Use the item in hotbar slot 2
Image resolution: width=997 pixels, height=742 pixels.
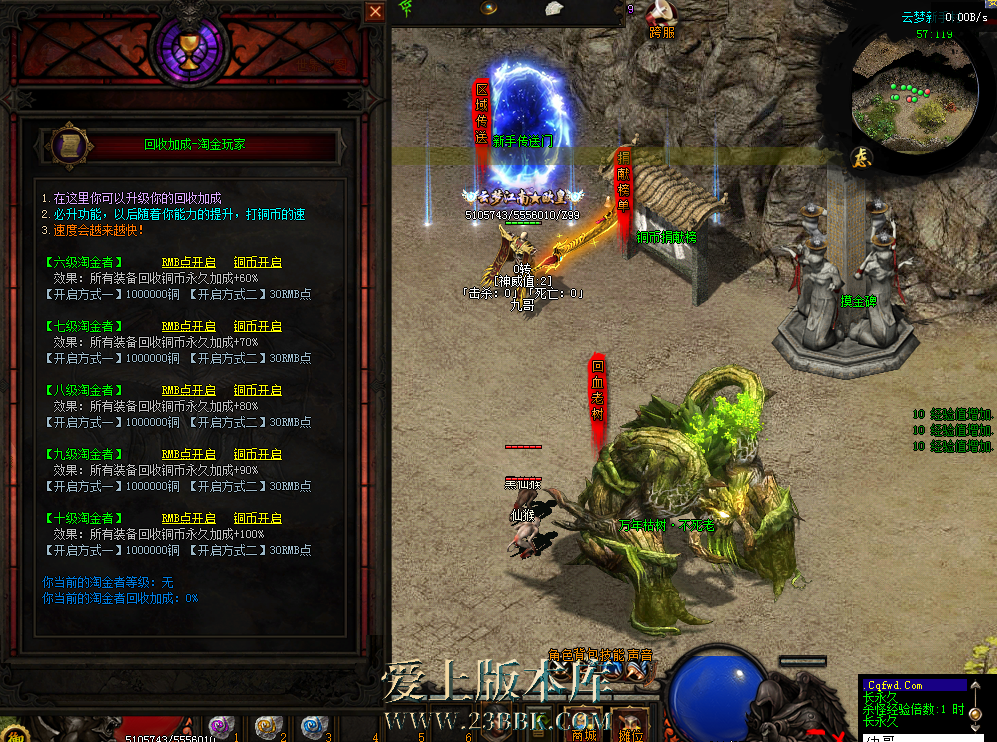click(x=266, y=726)
